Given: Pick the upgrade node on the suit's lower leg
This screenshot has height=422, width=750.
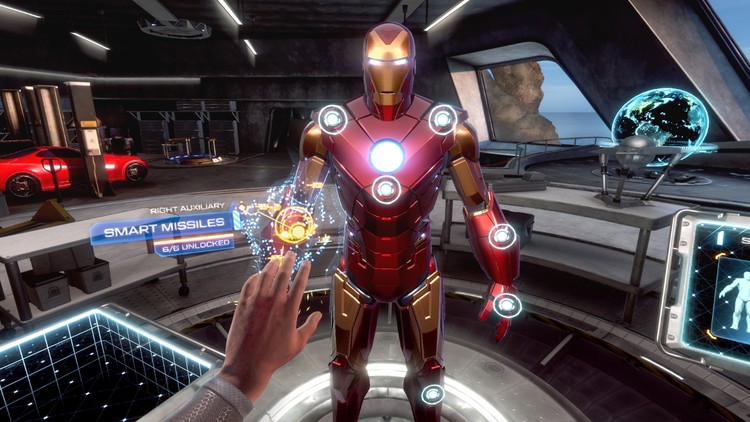Looking at the screenshot, I should point(432,394).
